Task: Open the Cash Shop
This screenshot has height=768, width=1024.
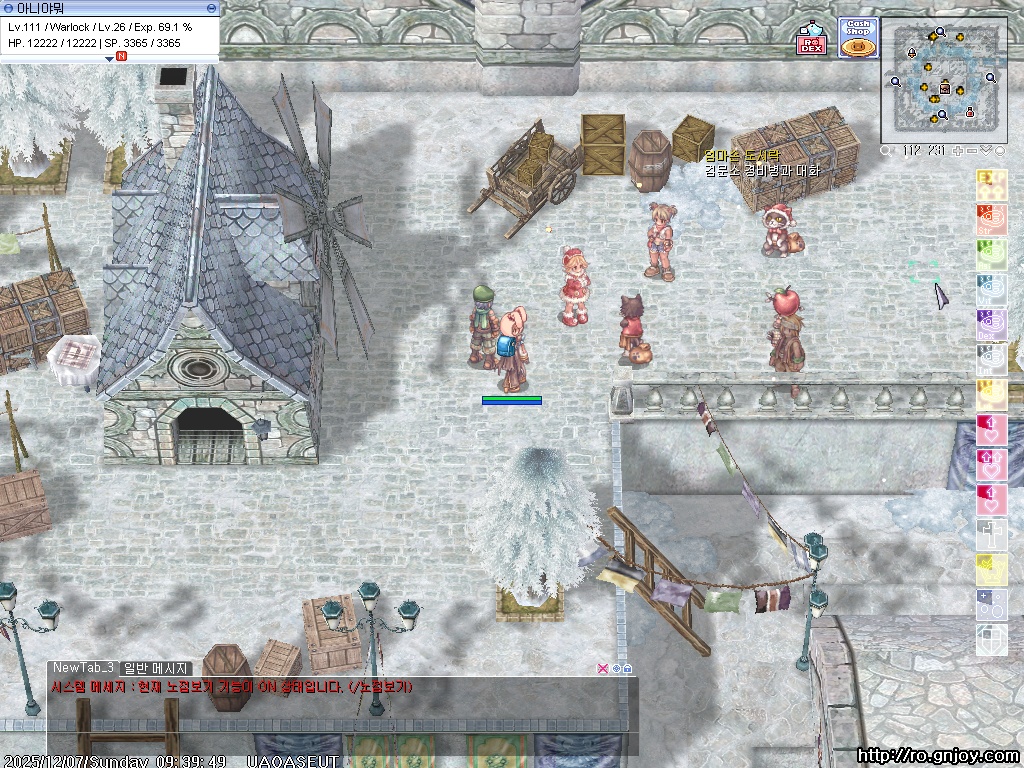Action: pos(857,38)
